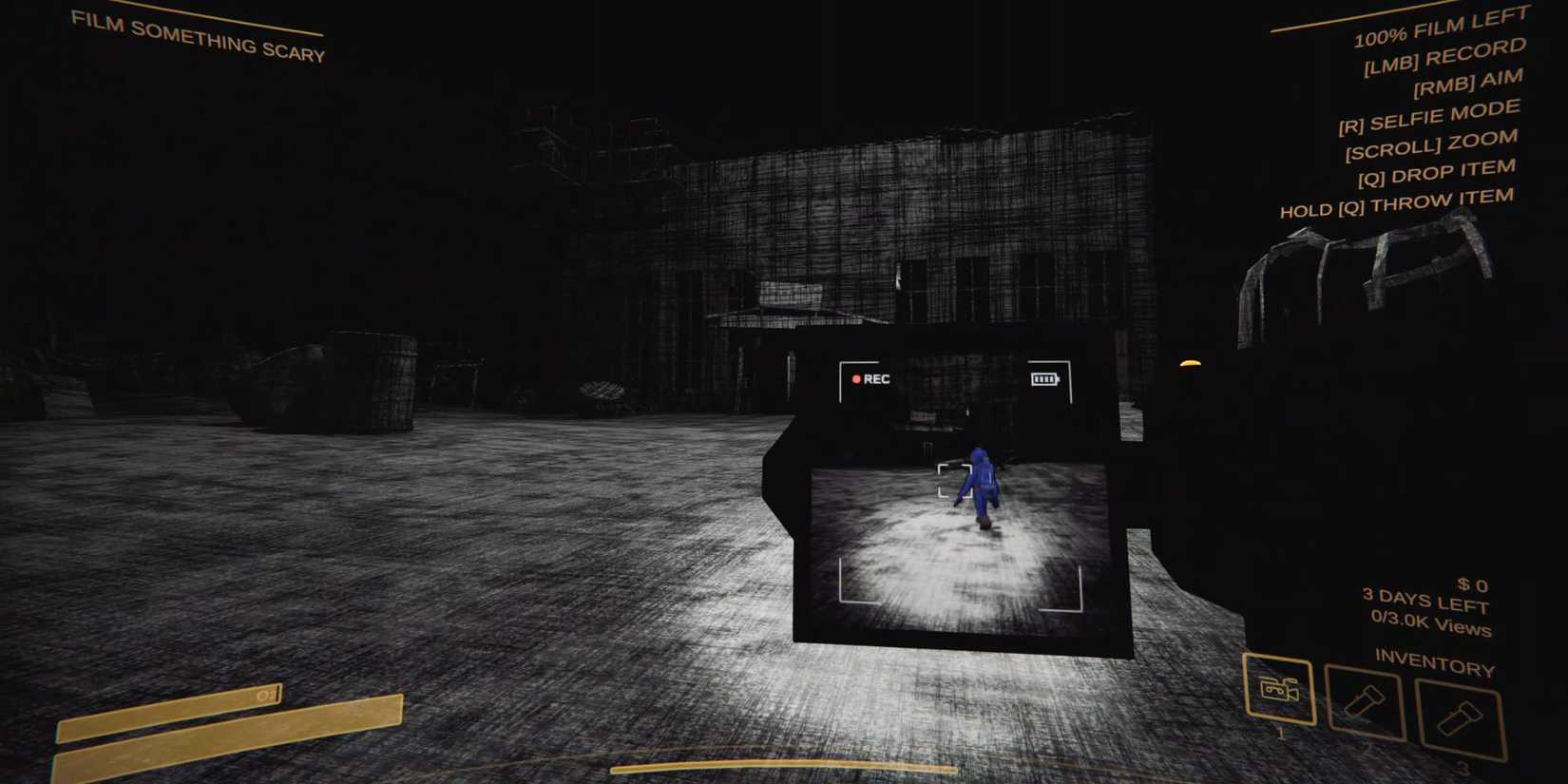This screenshot has height=784, width=1568.
Task: Click the yellow stamina bar with the O2 icon
Action: pos(171,710)
